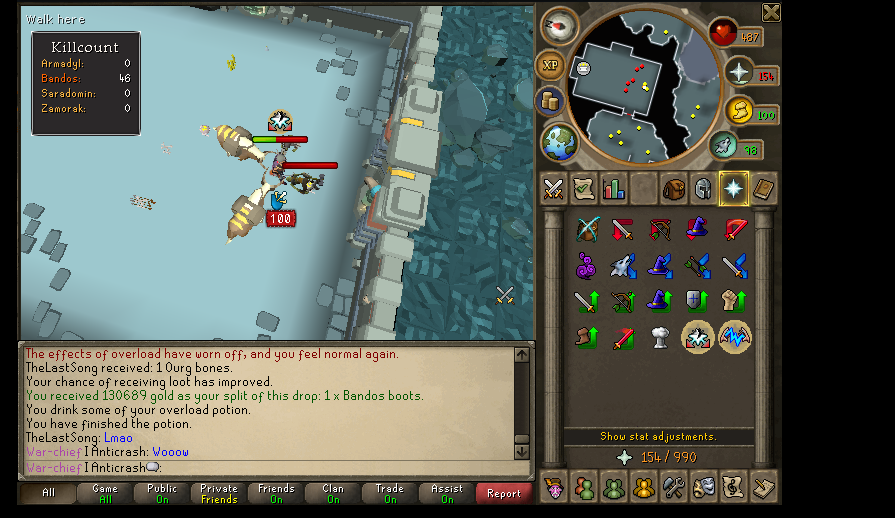Close the game interface with the X button
The image size is (895, 518).
pyautogui.click(x=771, y=12)
